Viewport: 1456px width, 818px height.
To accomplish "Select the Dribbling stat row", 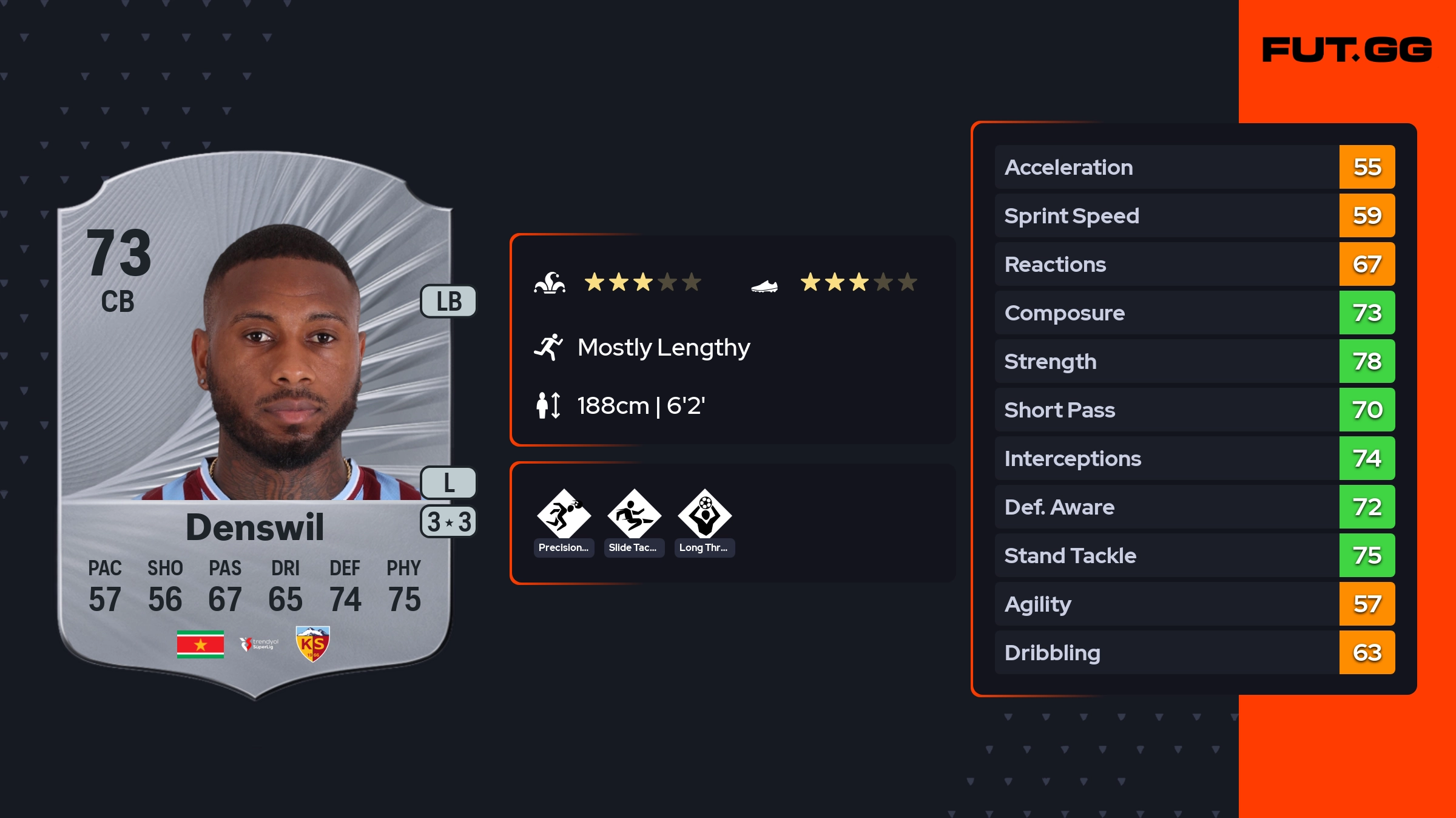I will point(1194,653).
